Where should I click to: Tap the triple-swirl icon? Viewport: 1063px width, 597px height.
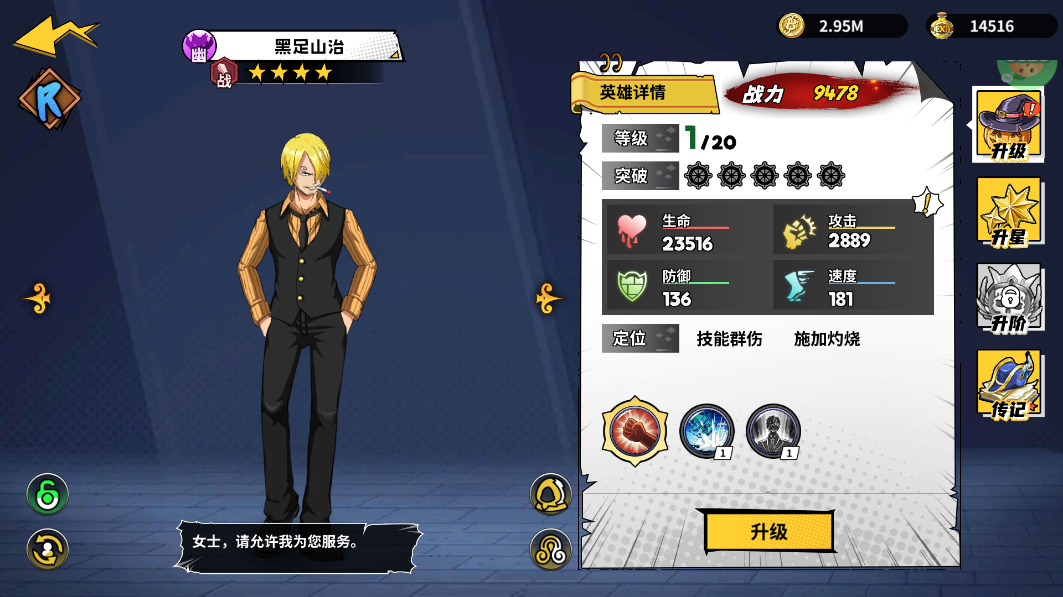coord(550,549)
